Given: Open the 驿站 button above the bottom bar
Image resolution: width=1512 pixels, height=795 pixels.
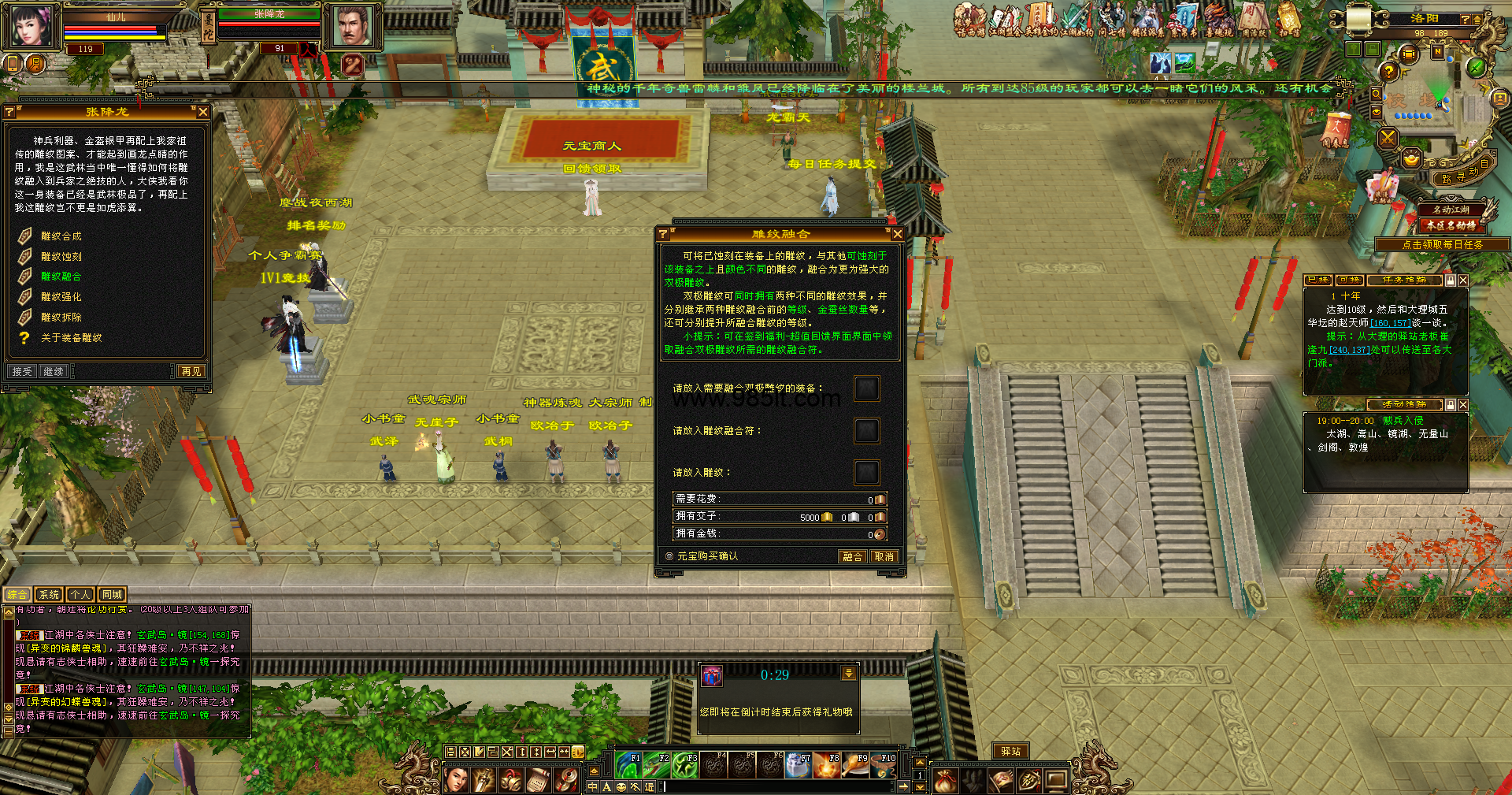Looking at the screenshot, I should pos(1010,752).
